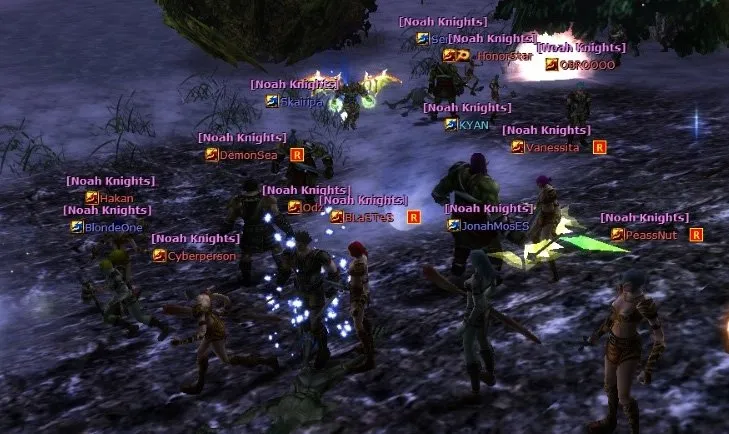
Task: Choose the KYAN player name tag
Action: click(x=474, y=125)
